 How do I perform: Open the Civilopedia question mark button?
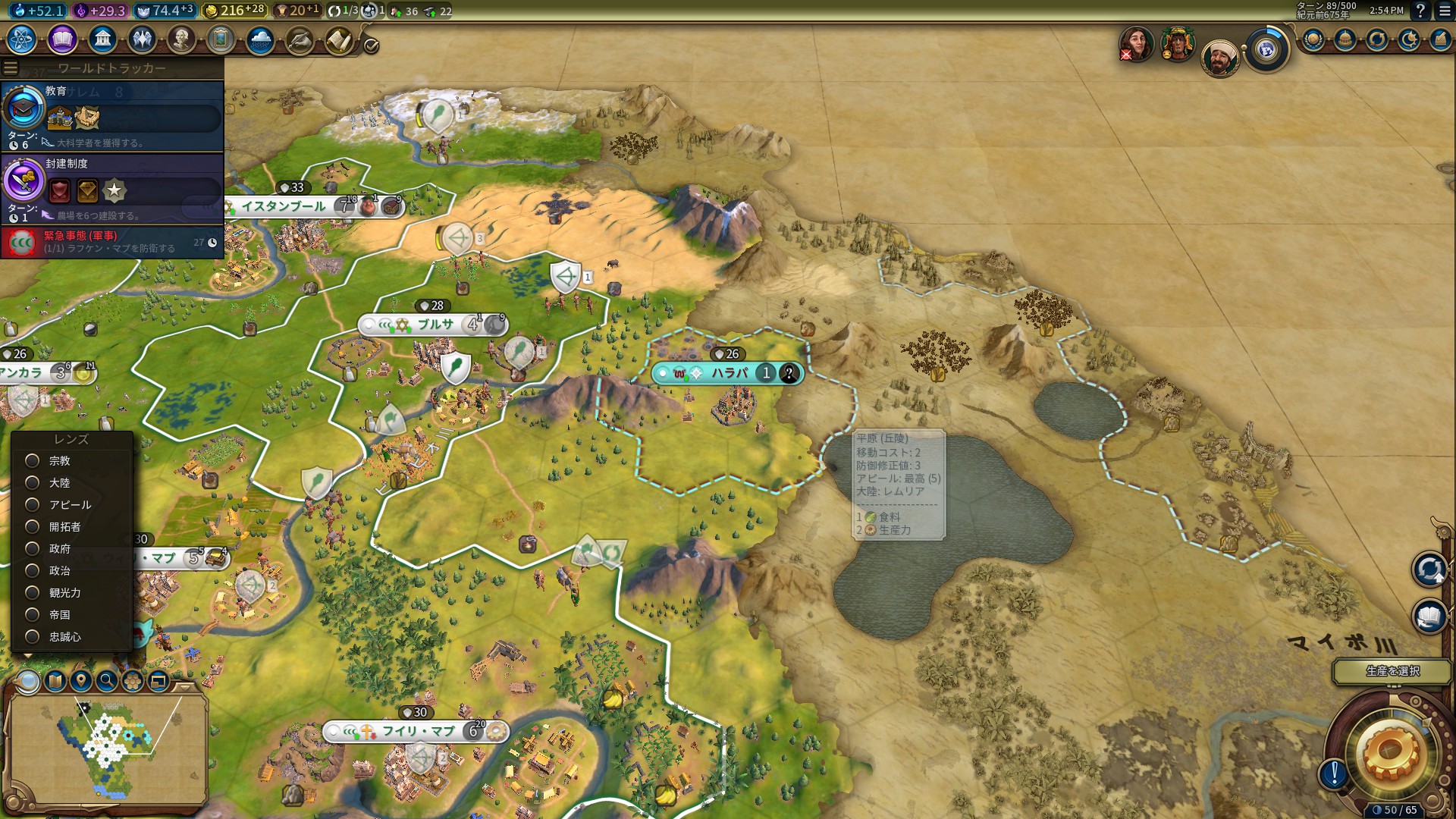(x=1420, y=11)
